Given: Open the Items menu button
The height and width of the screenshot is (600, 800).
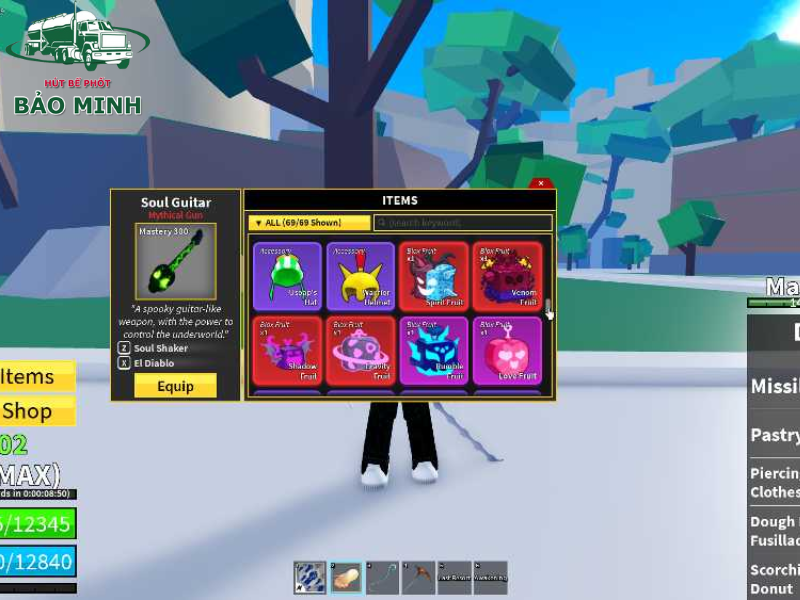Looking at the screenshot, I should [37, 376].
